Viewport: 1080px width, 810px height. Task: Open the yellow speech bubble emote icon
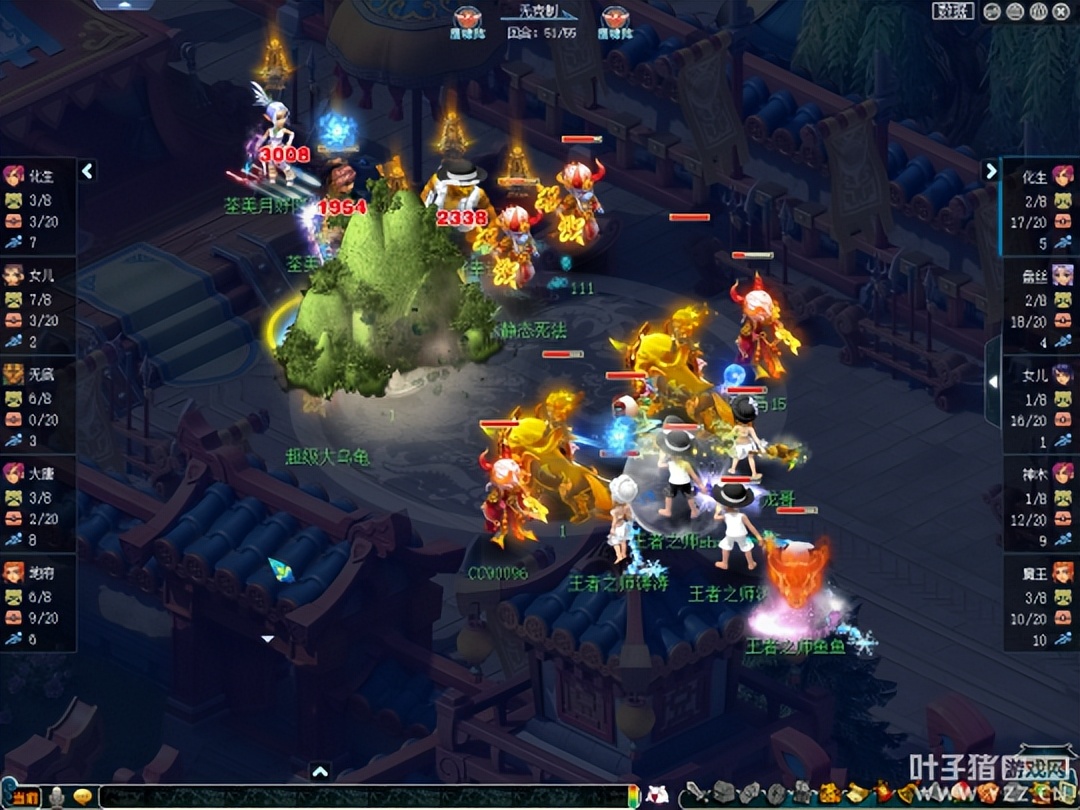click(84, 797)
